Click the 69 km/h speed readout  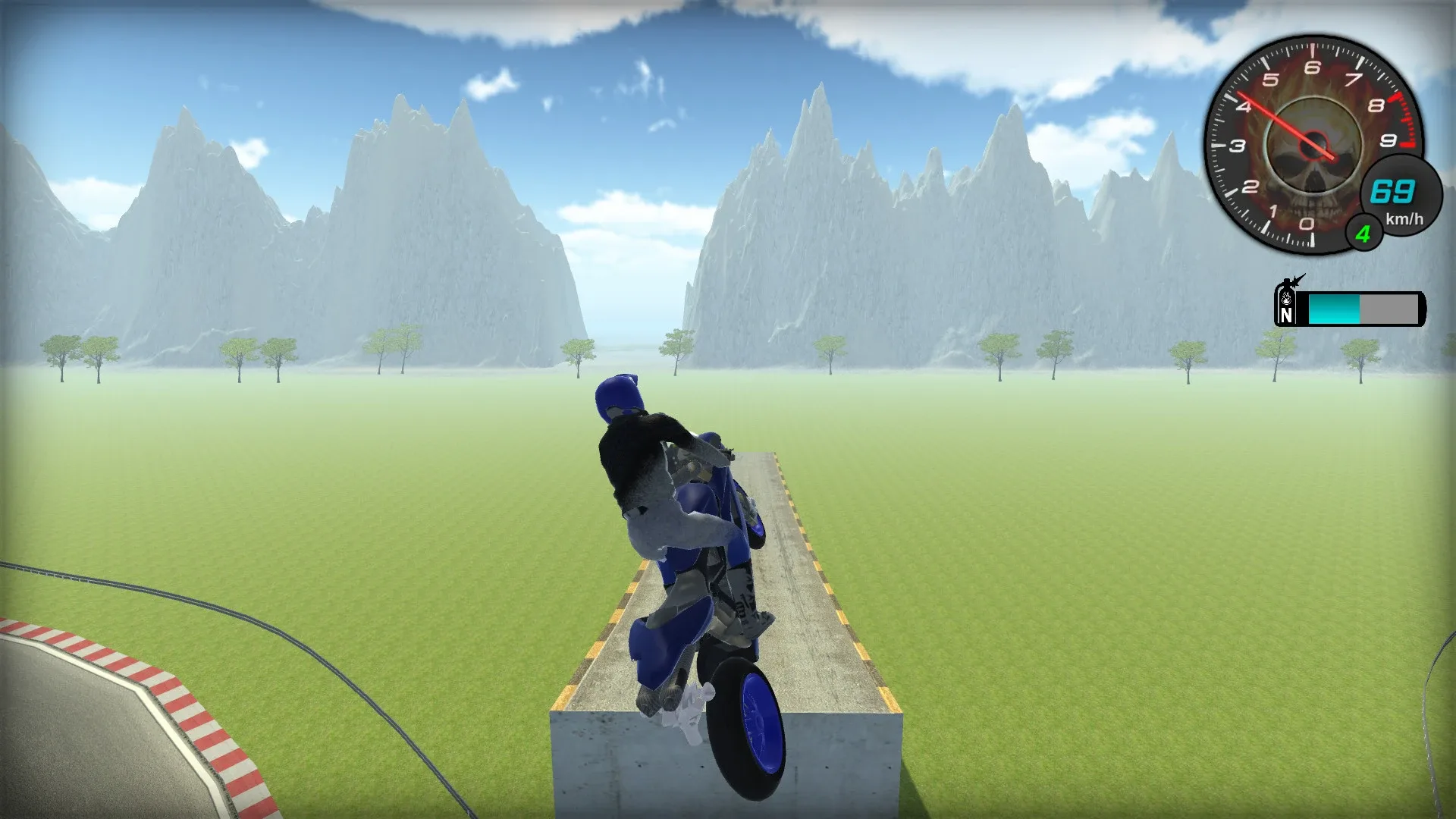click(1392, 191)
